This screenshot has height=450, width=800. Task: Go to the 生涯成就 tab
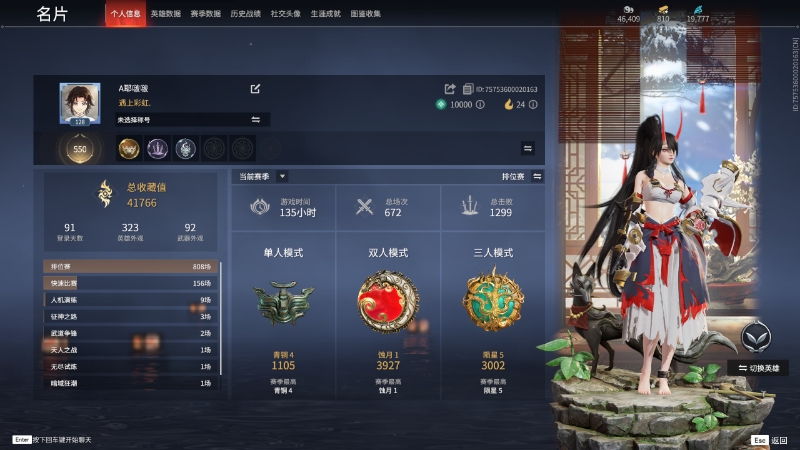(326, 14)
